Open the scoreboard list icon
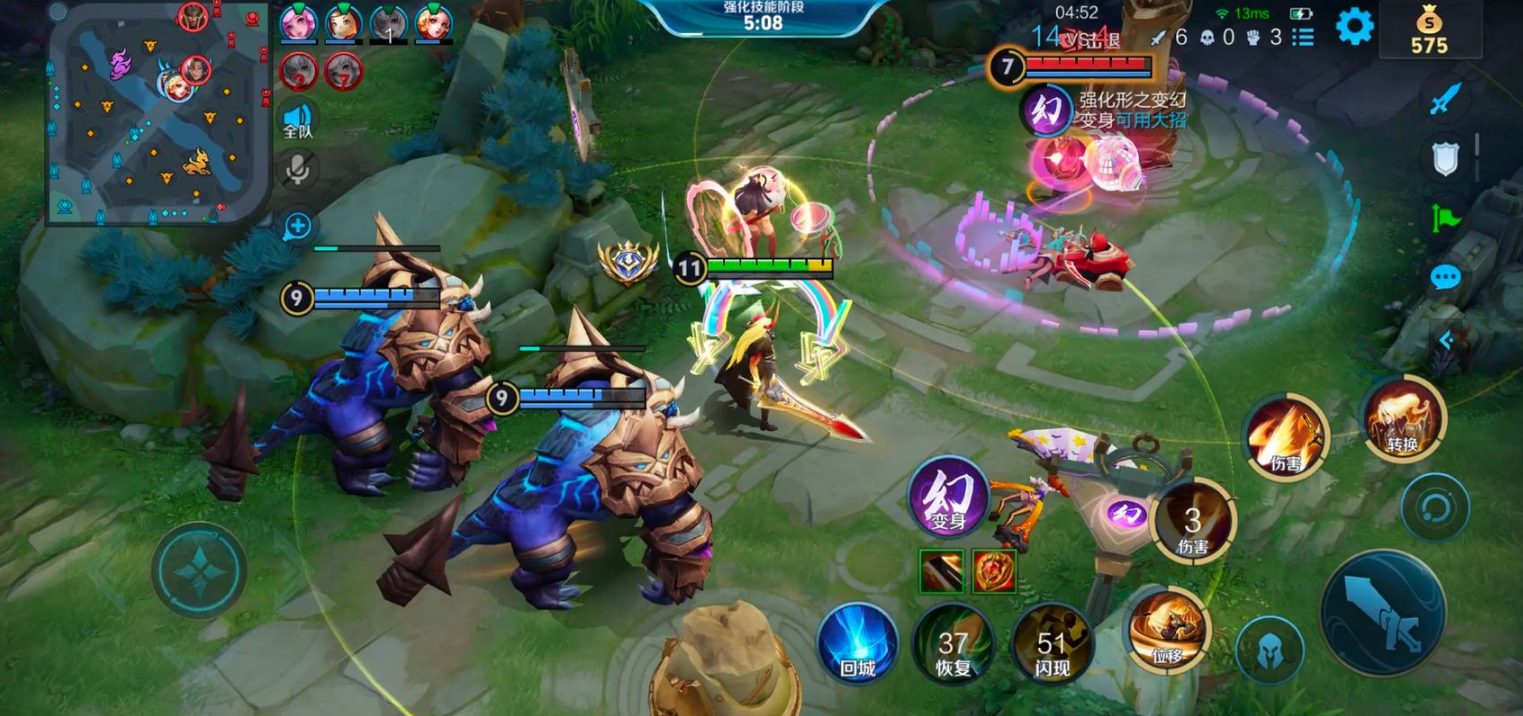 [1302, 37]
